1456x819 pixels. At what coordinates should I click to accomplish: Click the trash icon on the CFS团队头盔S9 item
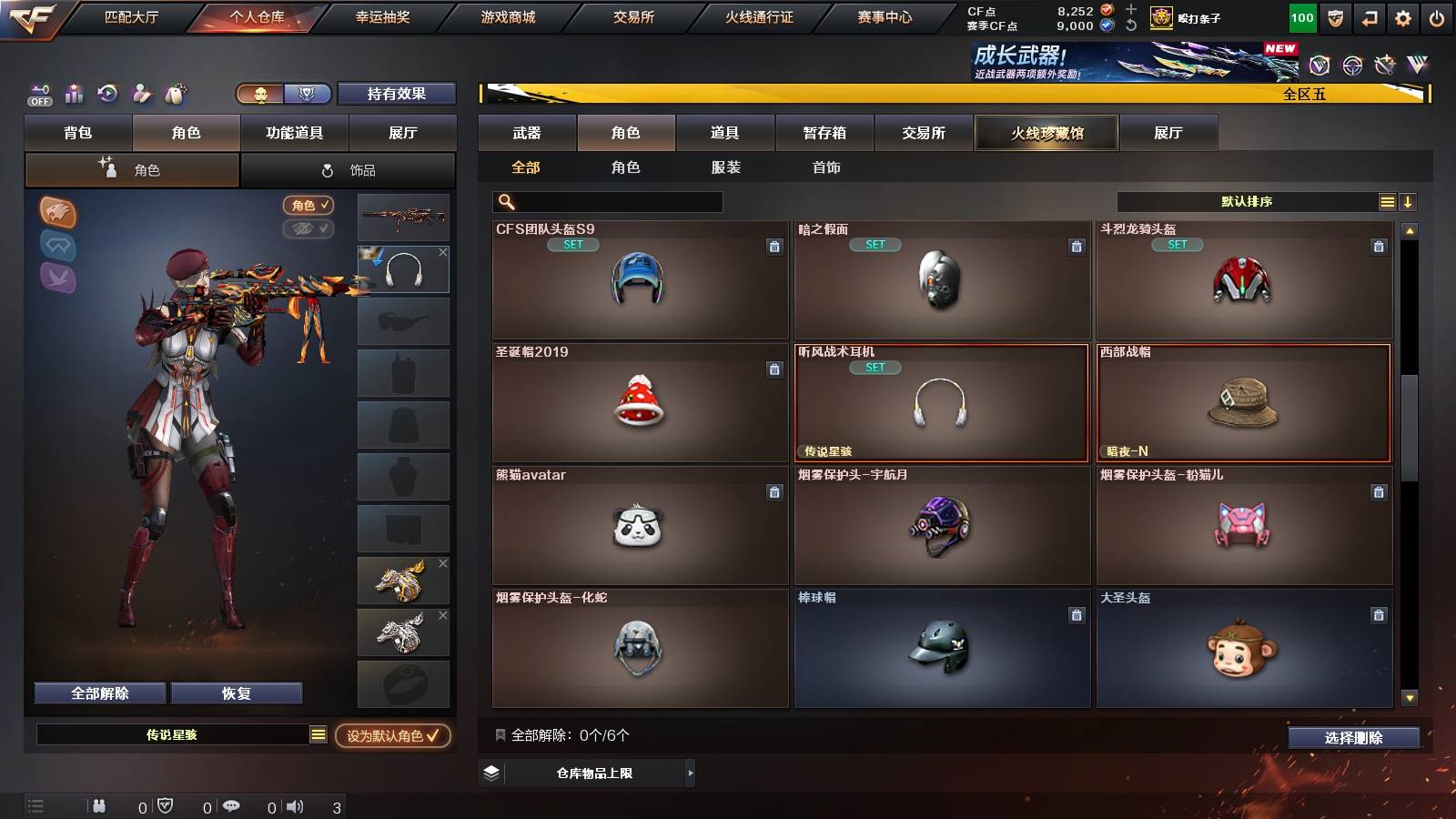coord(774,246)
